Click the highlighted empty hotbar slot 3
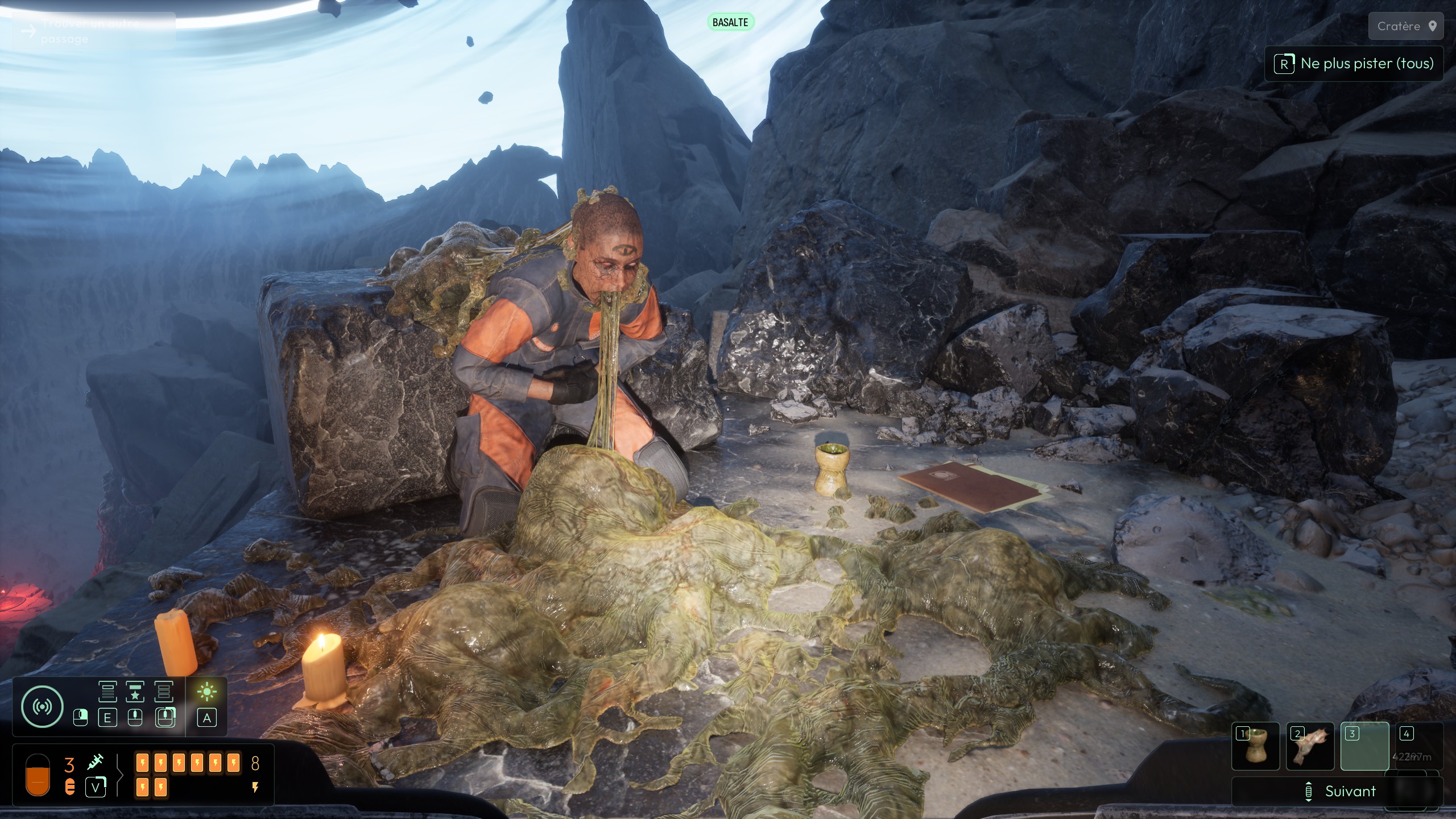Screen dimensions: 1456x819 click(1364, 746)
